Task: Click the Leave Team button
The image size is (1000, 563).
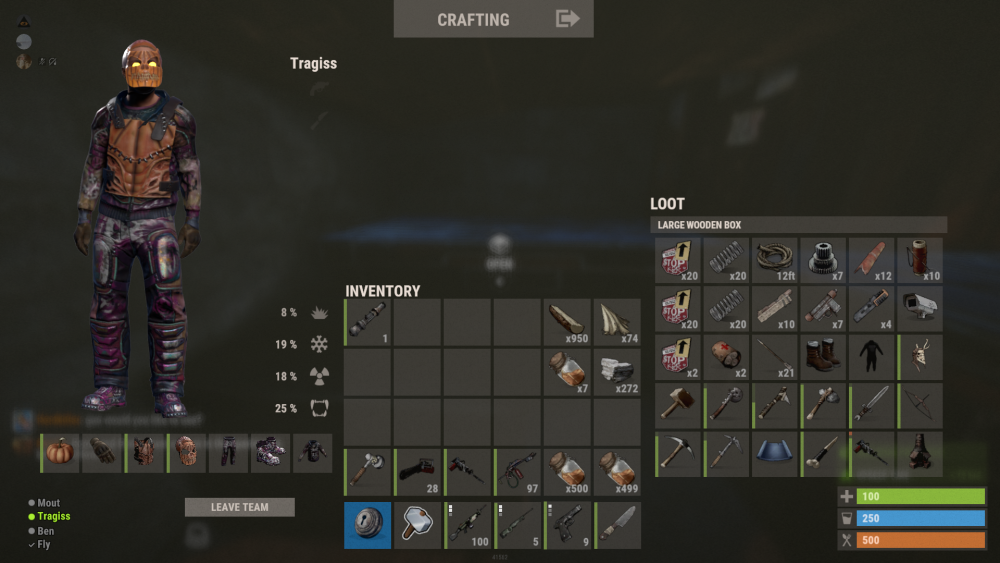Action: click(x=239, y=507)
